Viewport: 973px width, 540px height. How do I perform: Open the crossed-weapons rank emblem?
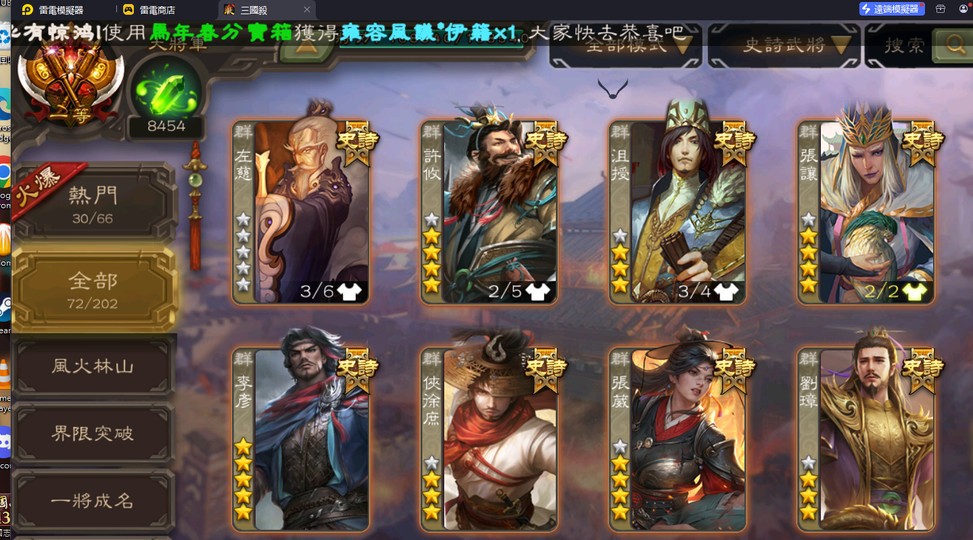click(68, 80)
